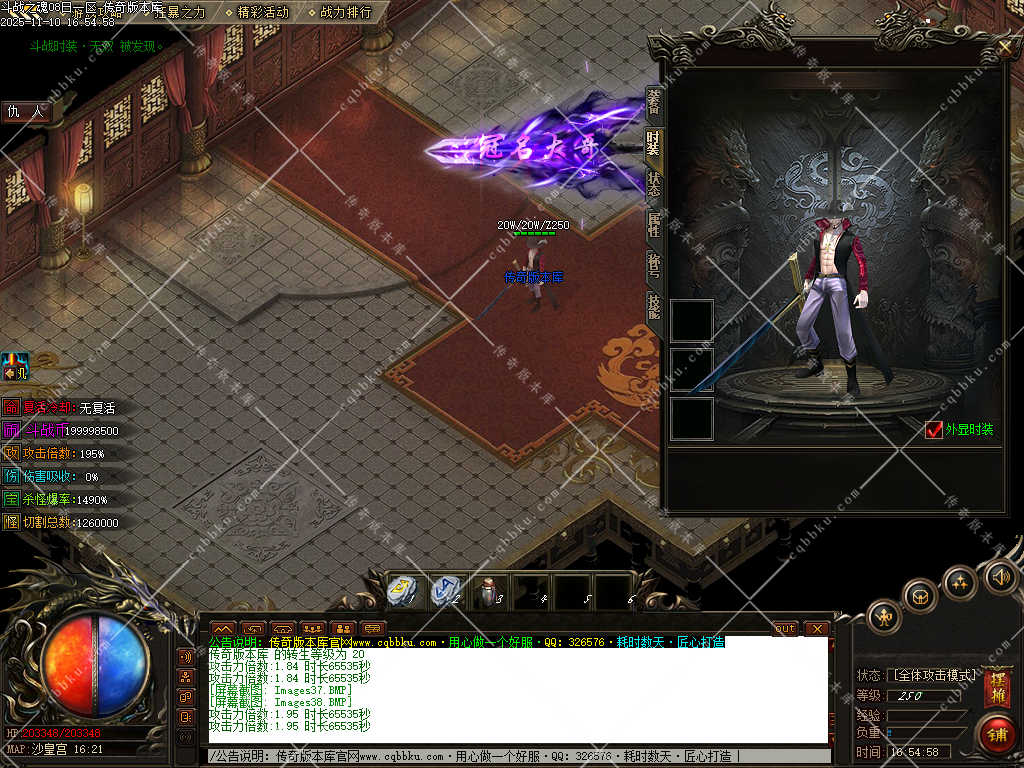This screenshot has width=1024, height=768.
Task: Open the 精彩活动 events menu
Action: tap(263, 13)
